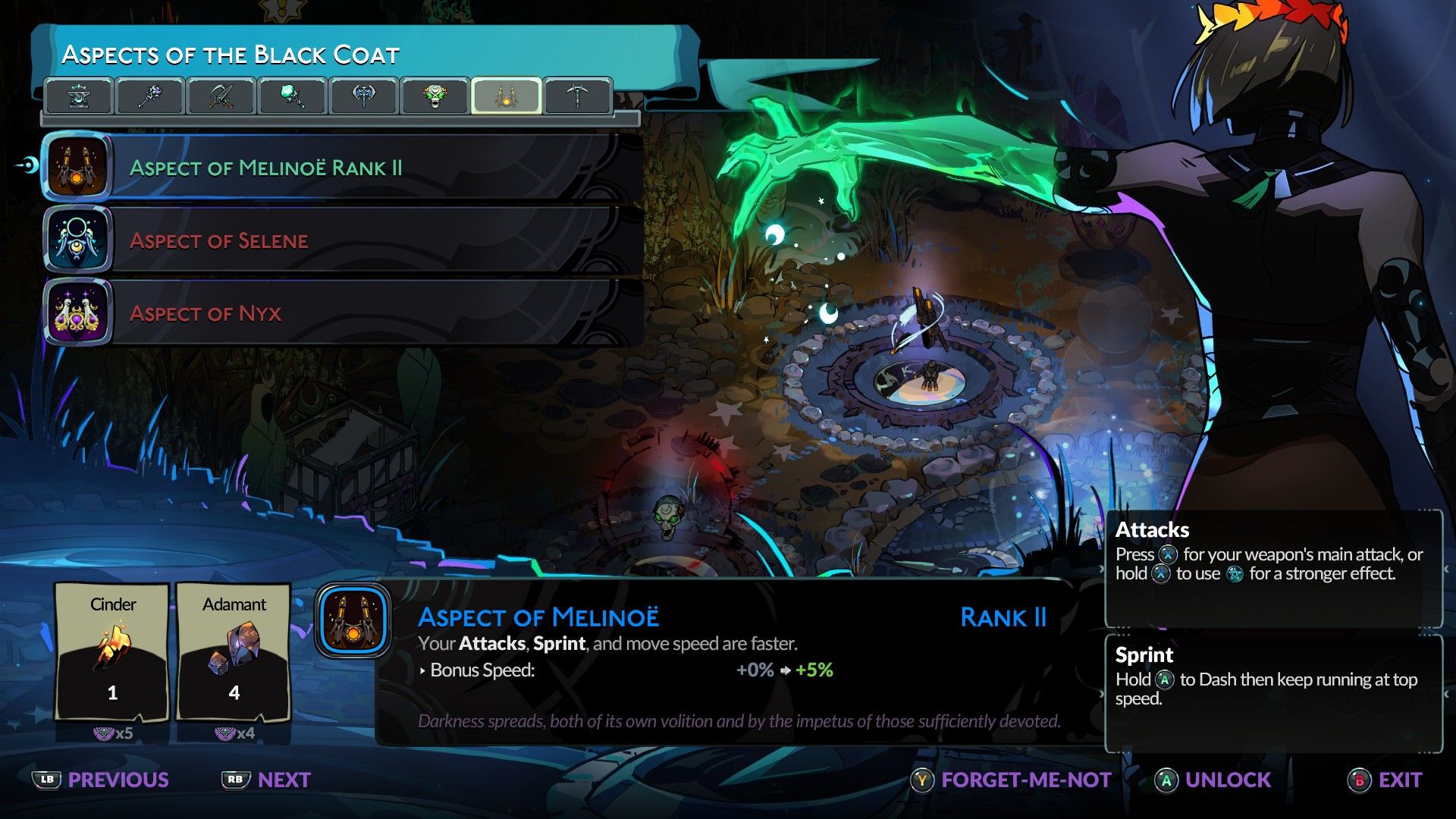Exit the aspects menu
1456x819 pixels.
(x=1385, y=780)
